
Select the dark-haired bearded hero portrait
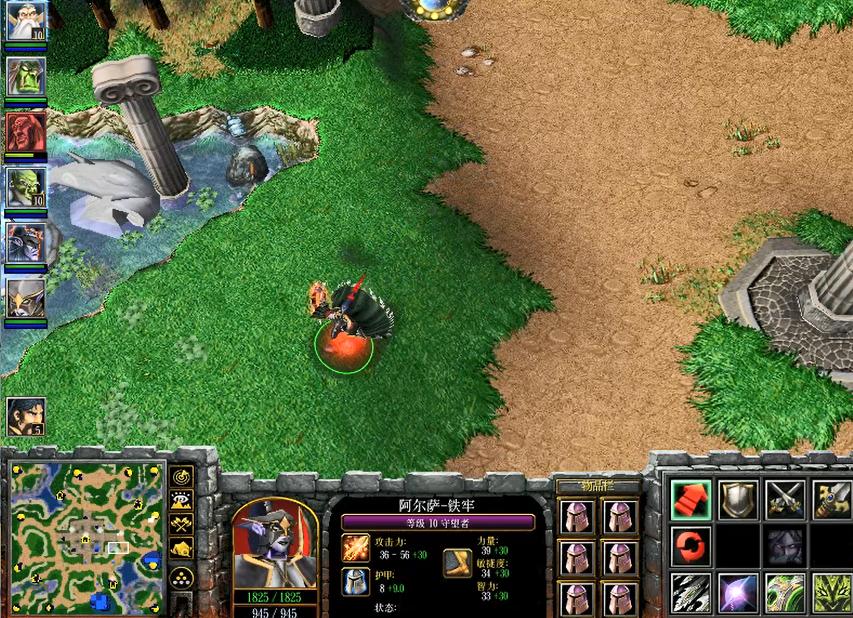[25, 416]
